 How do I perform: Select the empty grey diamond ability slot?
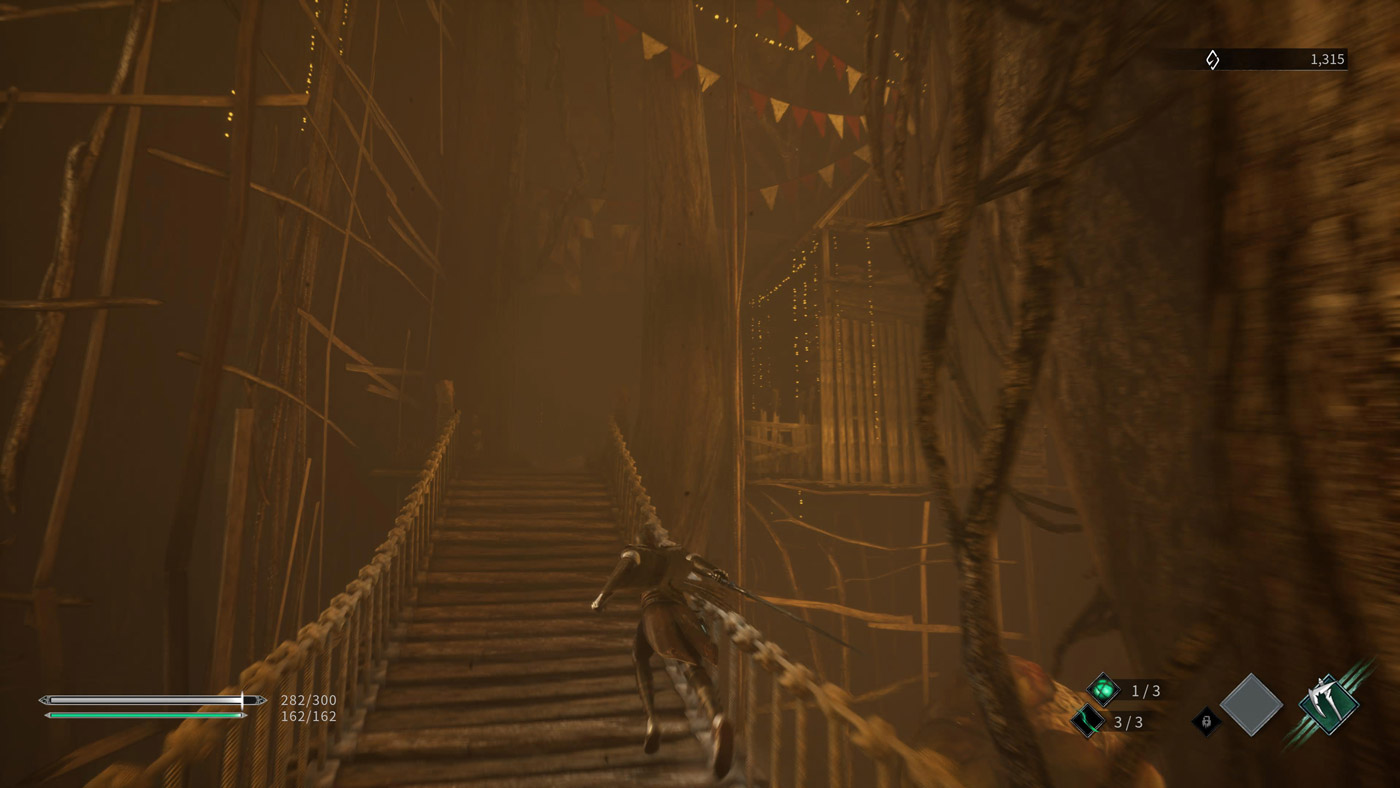click(1251, 705)
